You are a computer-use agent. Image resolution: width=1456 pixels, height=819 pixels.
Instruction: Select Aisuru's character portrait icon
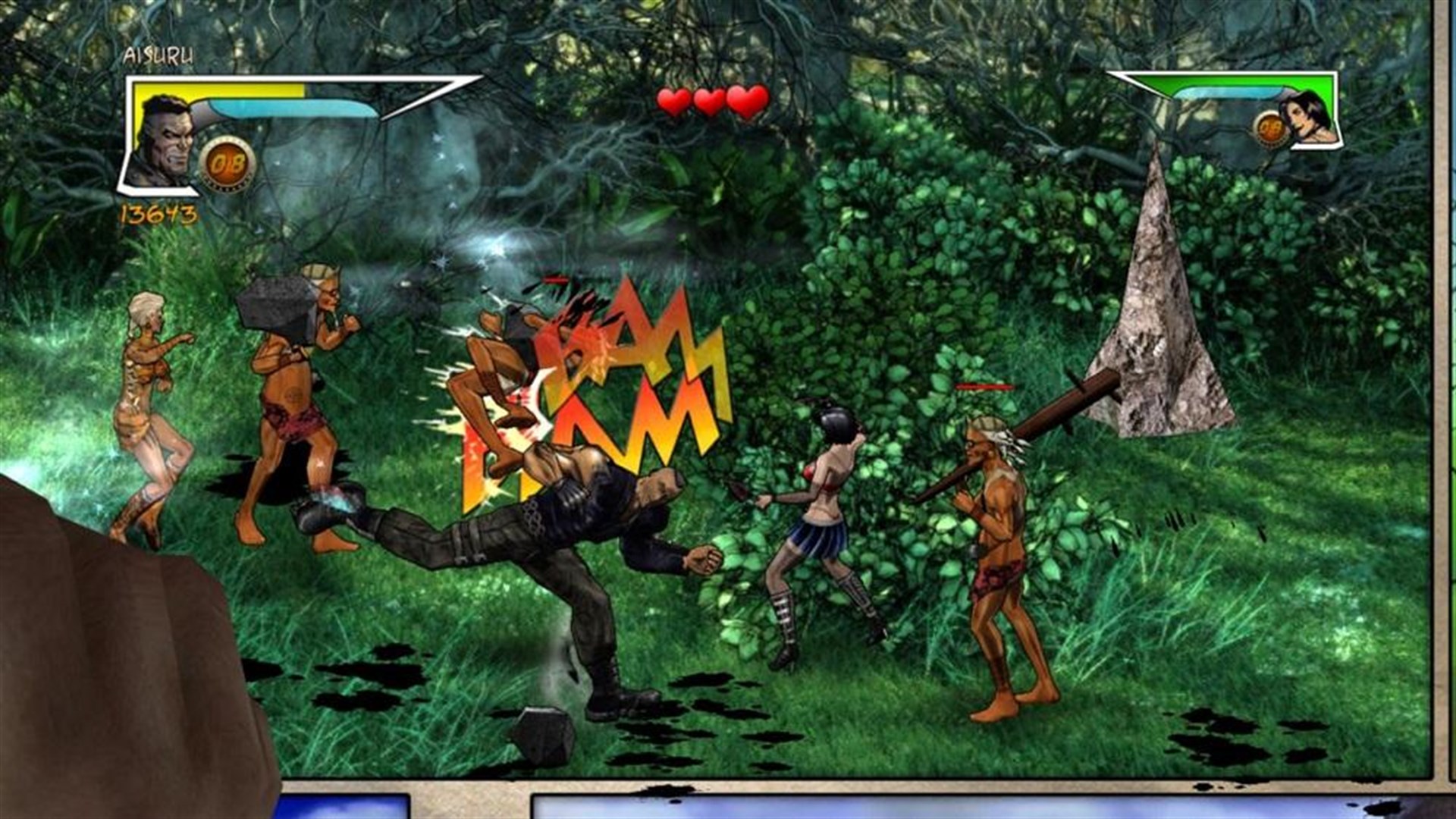click(167, 136)
